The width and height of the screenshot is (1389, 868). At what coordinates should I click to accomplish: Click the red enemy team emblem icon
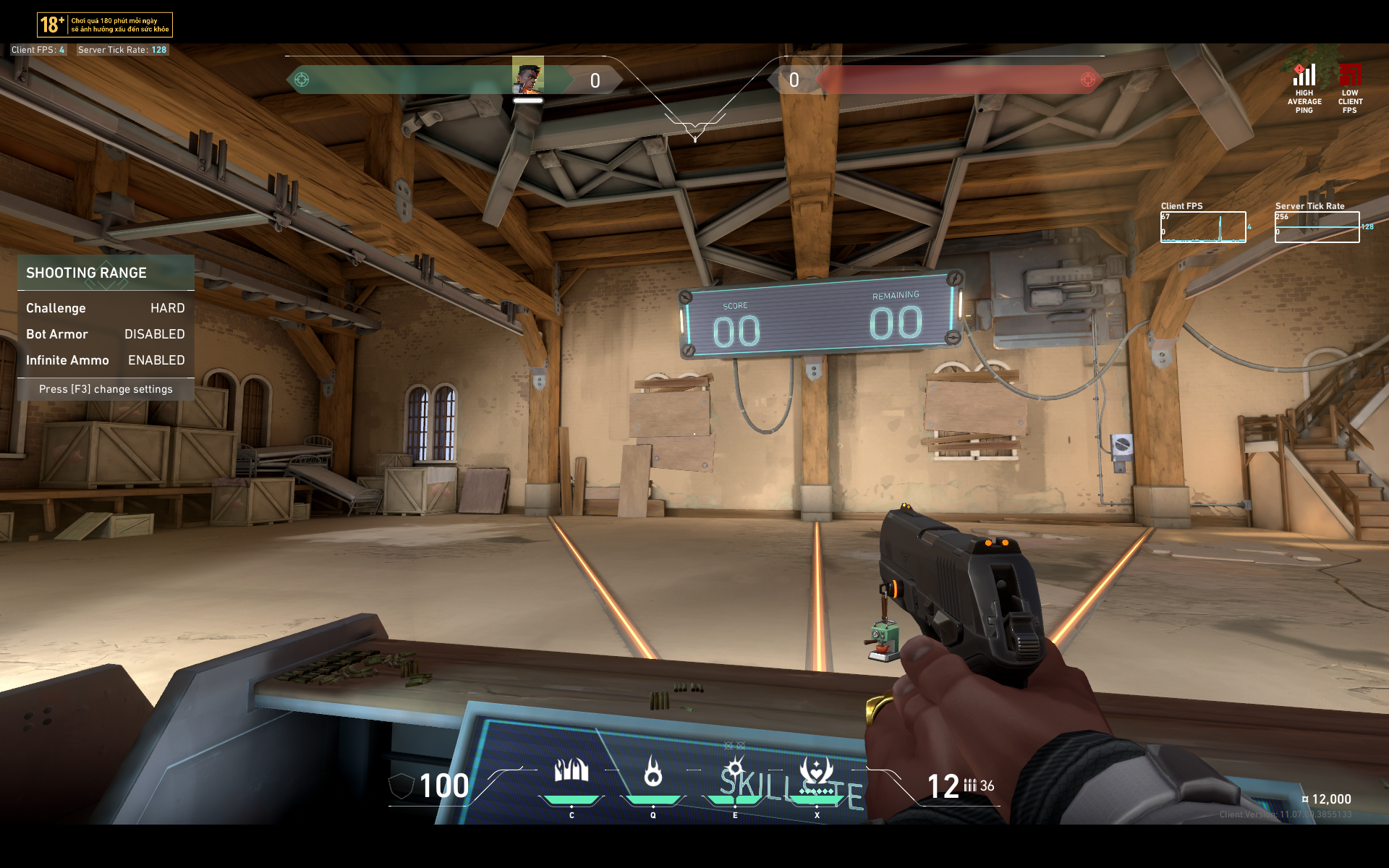point(1087,80)
